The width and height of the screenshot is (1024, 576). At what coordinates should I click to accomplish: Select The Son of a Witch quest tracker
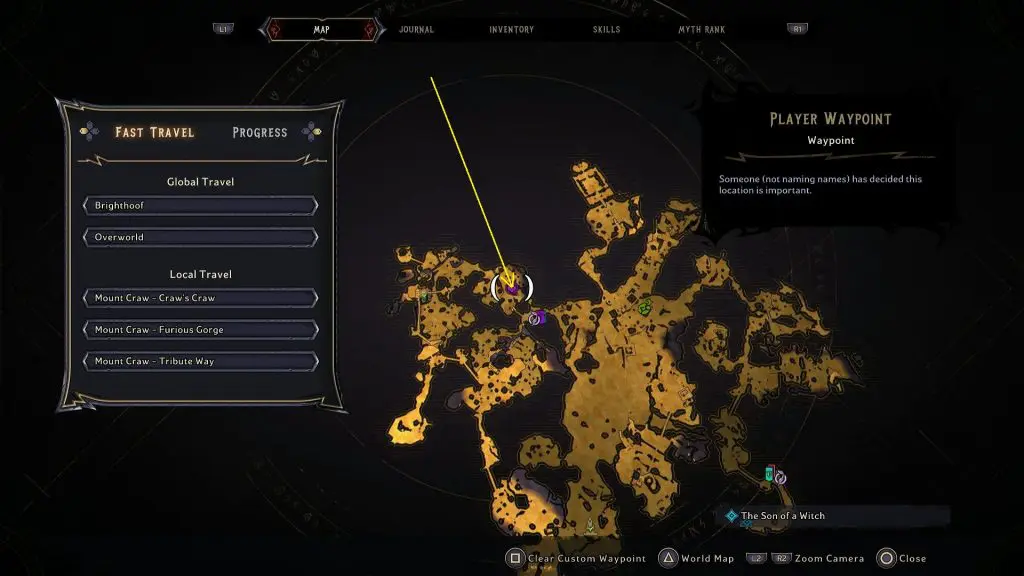pyautogui.click(x=782, y=516)
